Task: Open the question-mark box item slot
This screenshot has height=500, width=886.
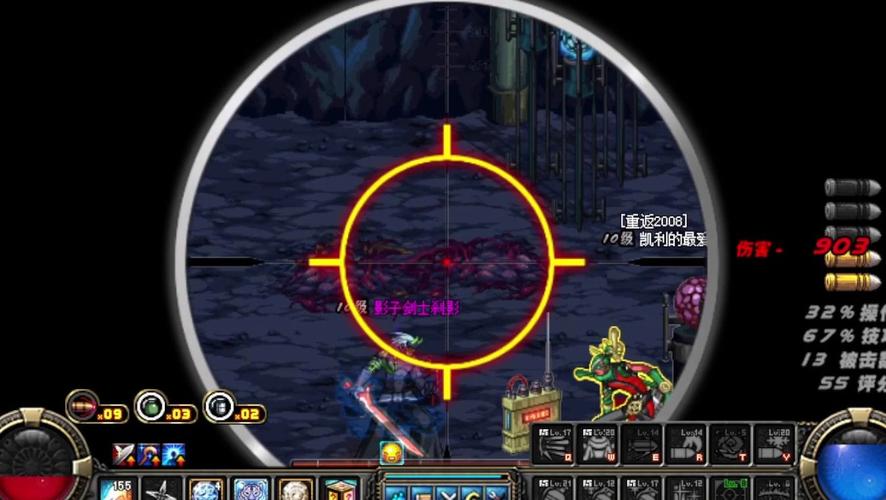Action: pos(338,491)
